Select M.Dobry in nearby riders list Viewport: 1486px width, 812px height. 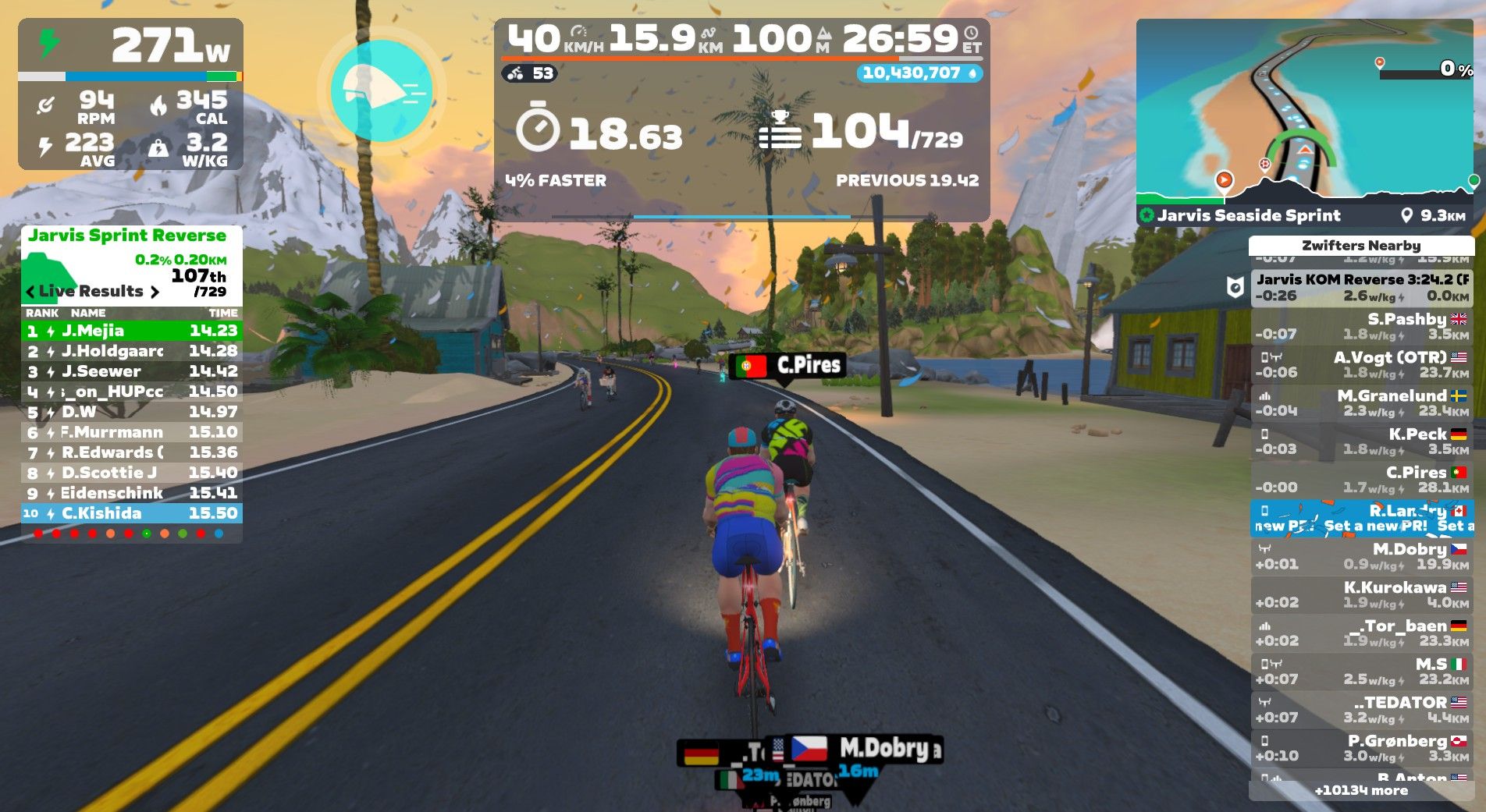tap(1361, 556)
